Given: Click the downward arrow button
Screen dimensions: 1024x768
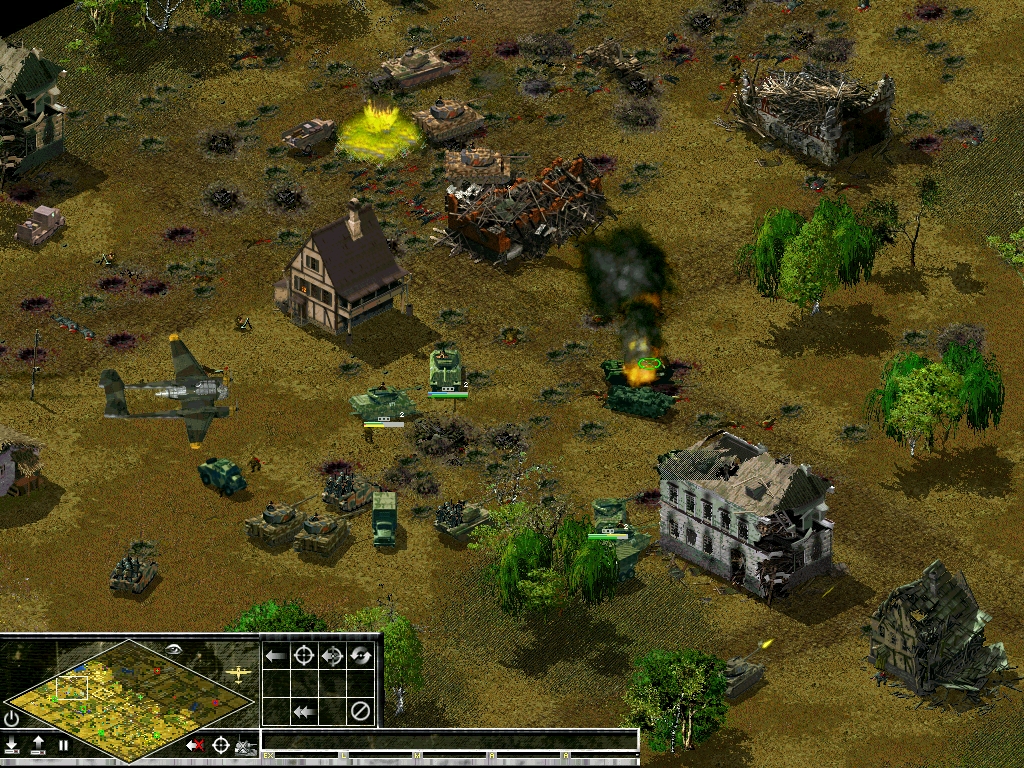Looking at the screenshot, I should pos(12,744).
